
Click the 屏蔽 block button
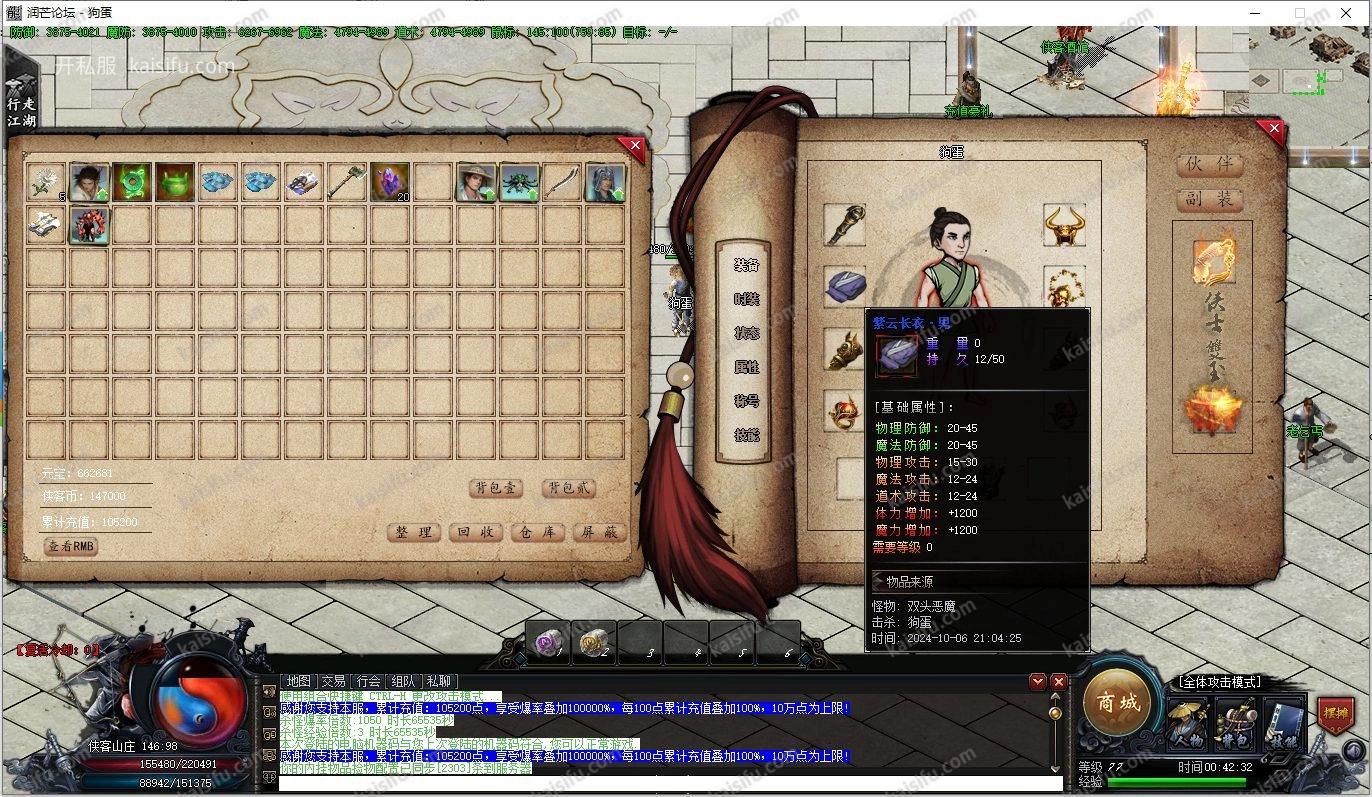click(599, 532)
